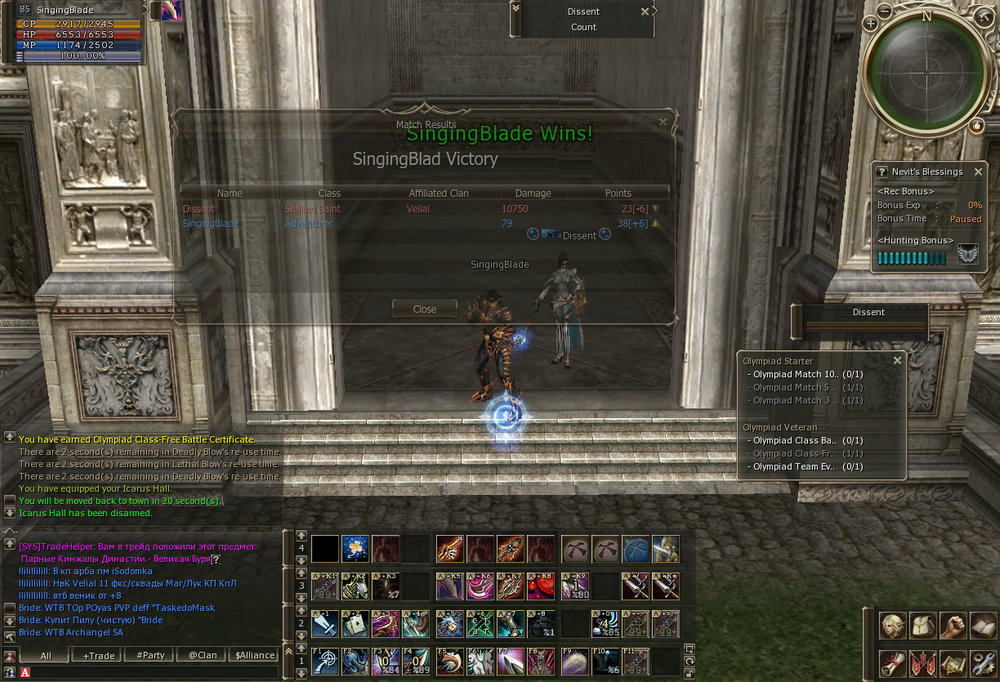Close the Olympiad Starter quest tracker
This screenshot has height=682, width=1000.
tap(897, 360)
